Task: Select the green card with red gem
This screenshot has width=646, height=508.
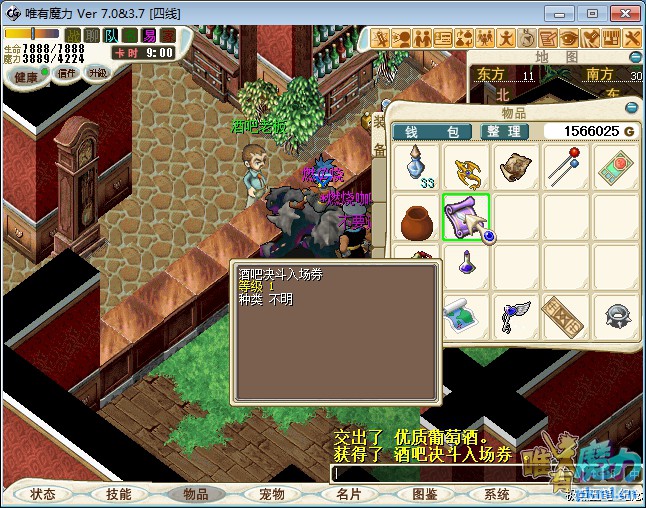Action: pyautogui.click(x=615, y=166)
